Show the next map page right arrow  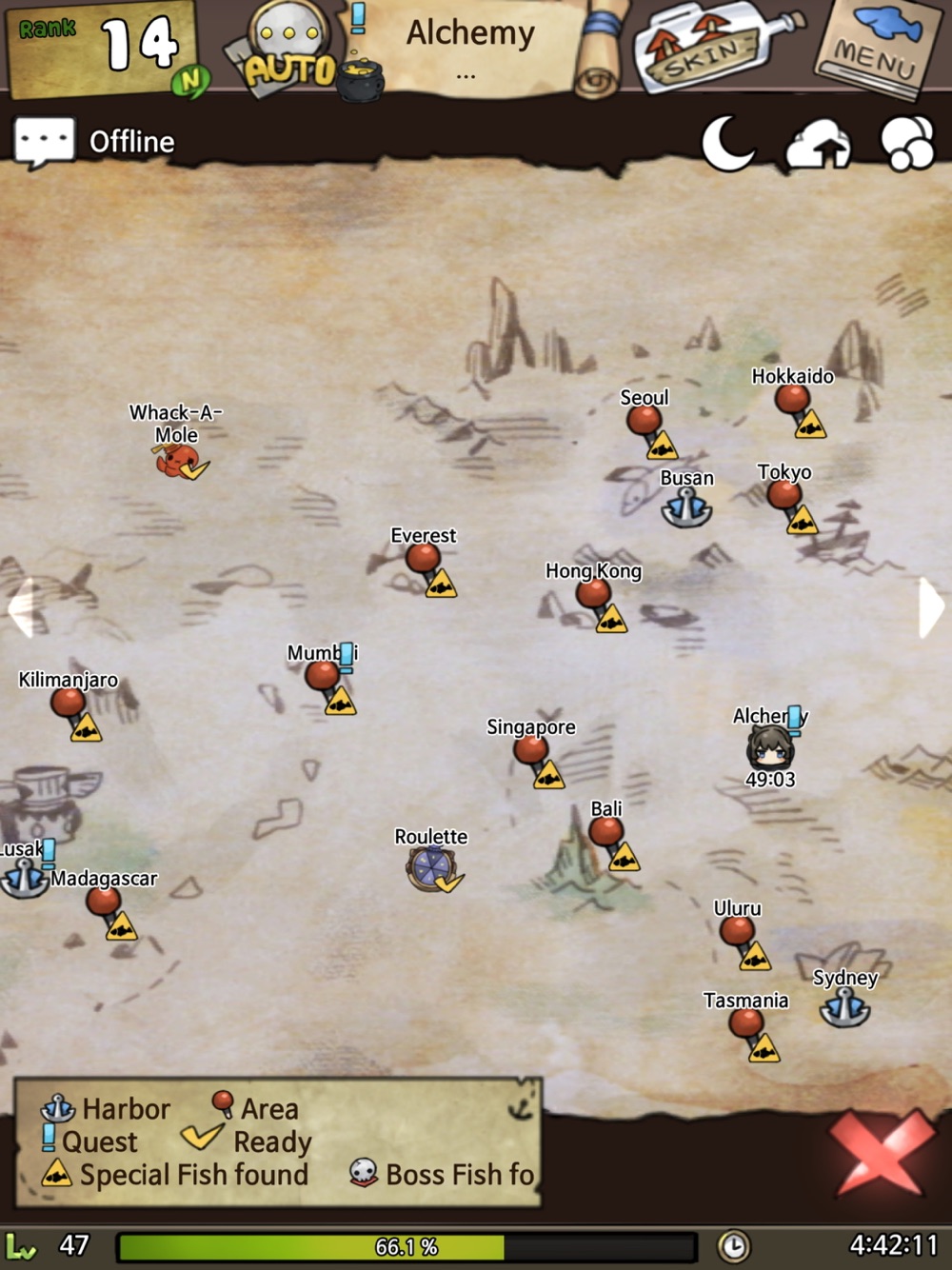(x=930, y=606)
